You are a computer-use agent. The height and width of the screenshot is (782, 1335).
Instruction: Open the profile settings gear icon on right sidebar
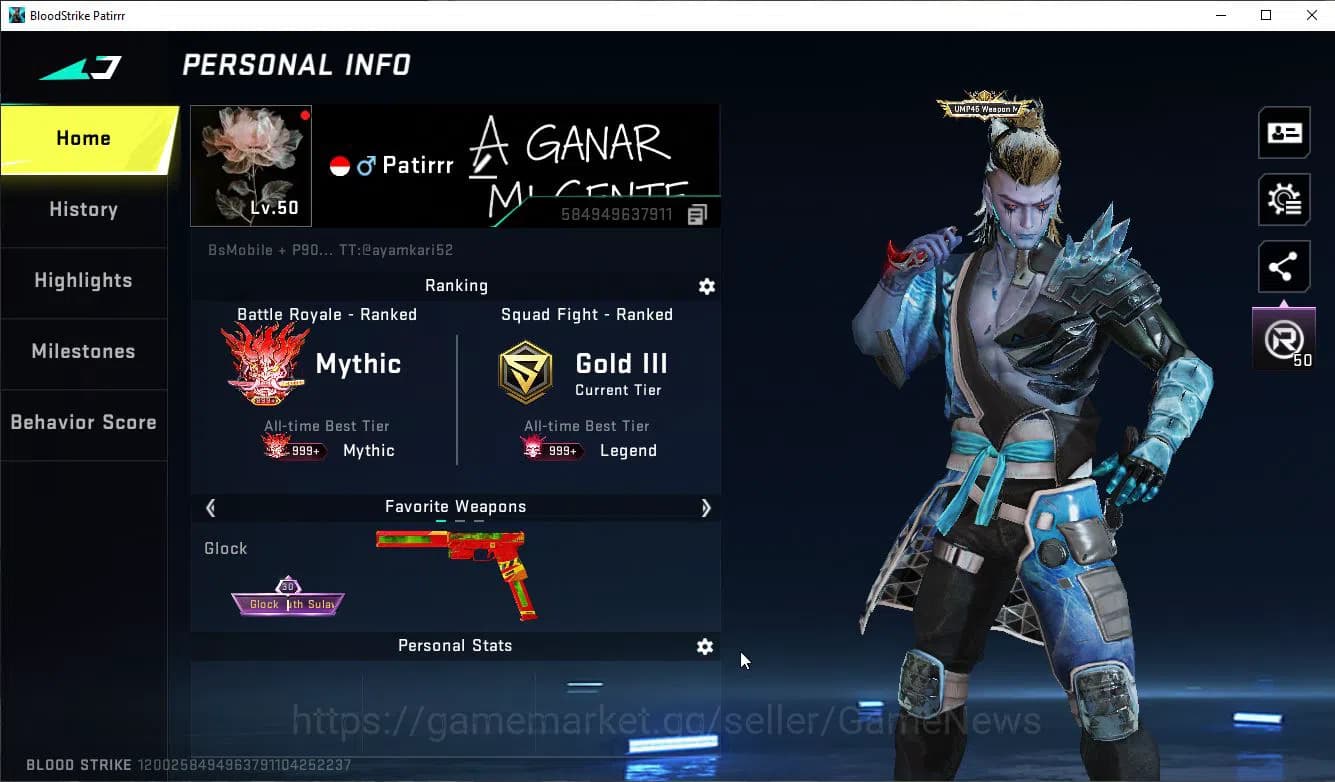point(1283,199)
